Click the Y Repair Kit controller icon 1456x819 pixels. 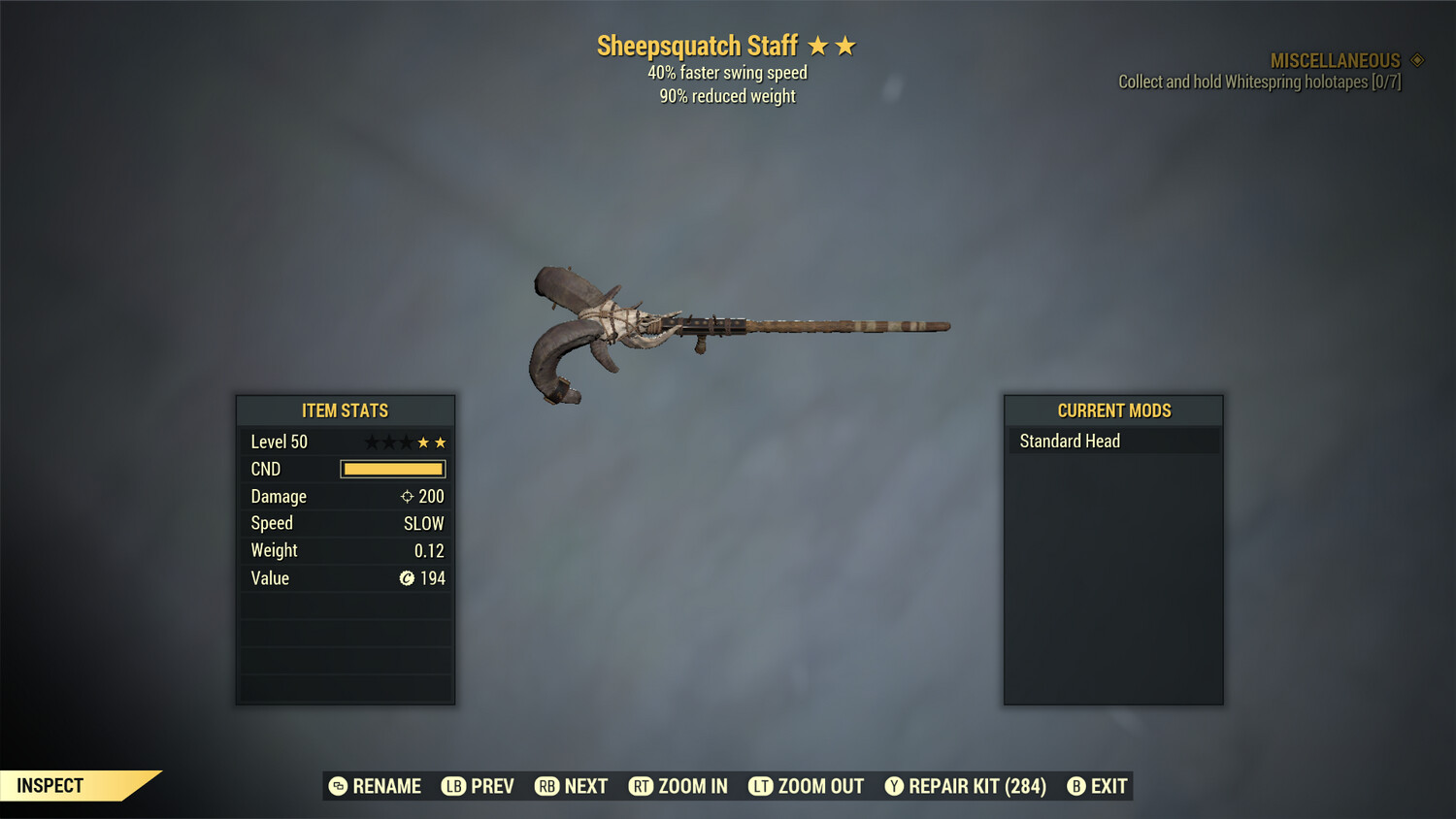(x=895, y=786)
